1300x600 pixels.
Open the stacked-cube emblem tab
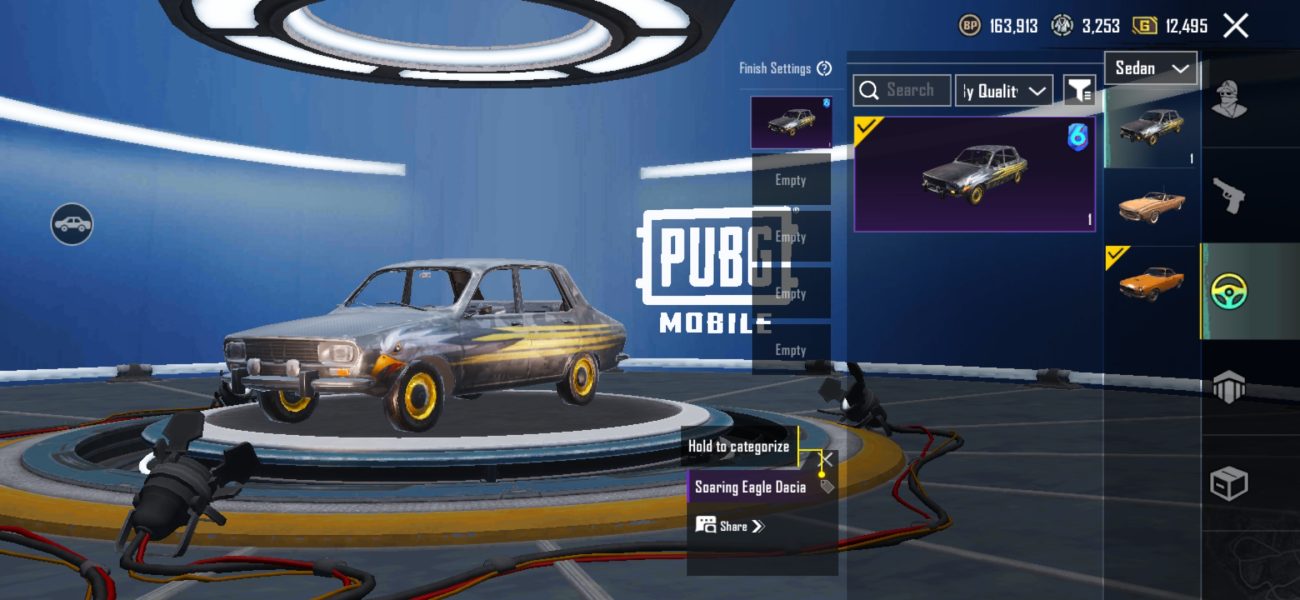pyautogui.click(x=1229, y=387)
